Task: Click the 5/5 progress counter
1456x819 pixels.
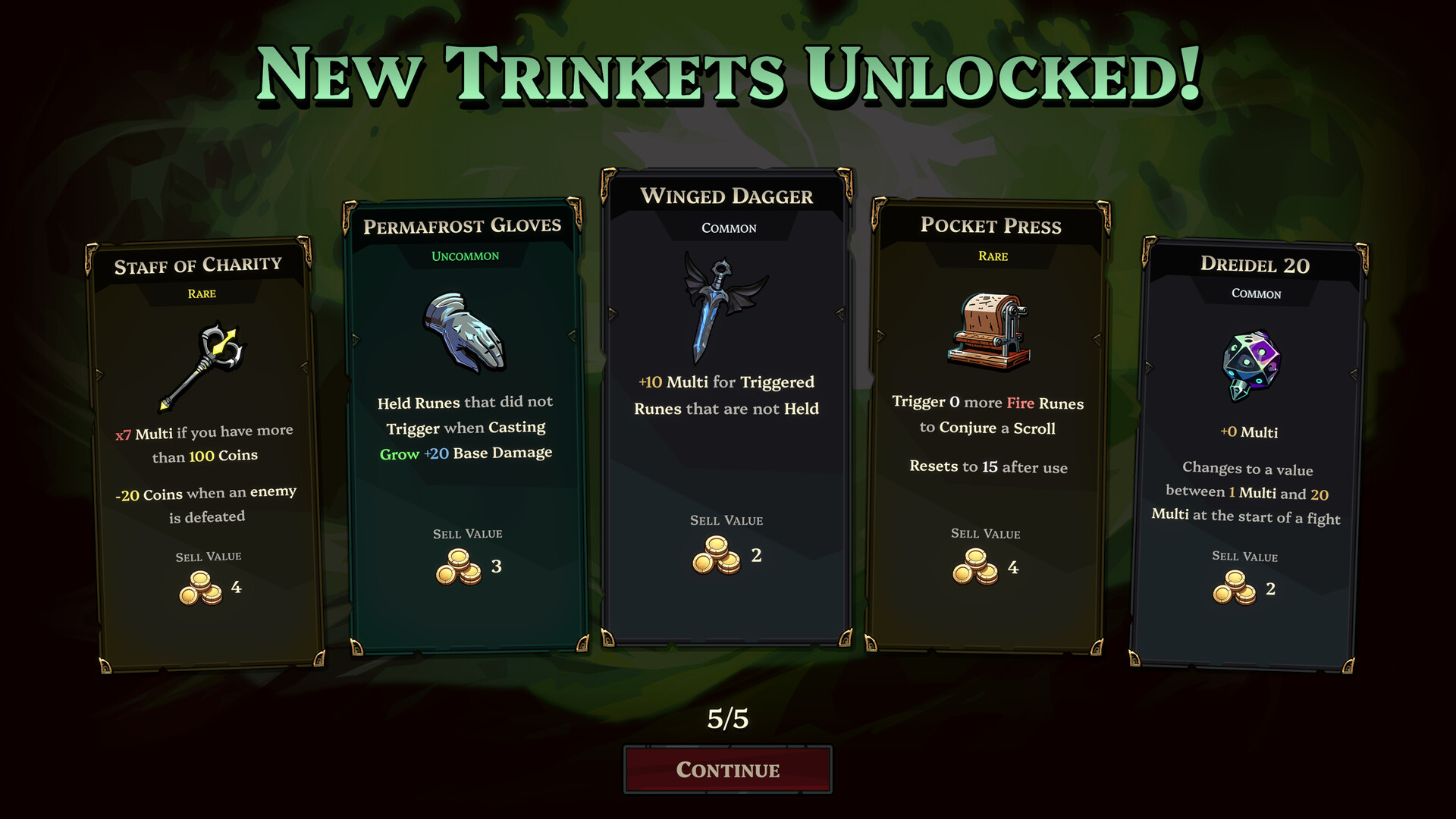Action: point(727,719)
